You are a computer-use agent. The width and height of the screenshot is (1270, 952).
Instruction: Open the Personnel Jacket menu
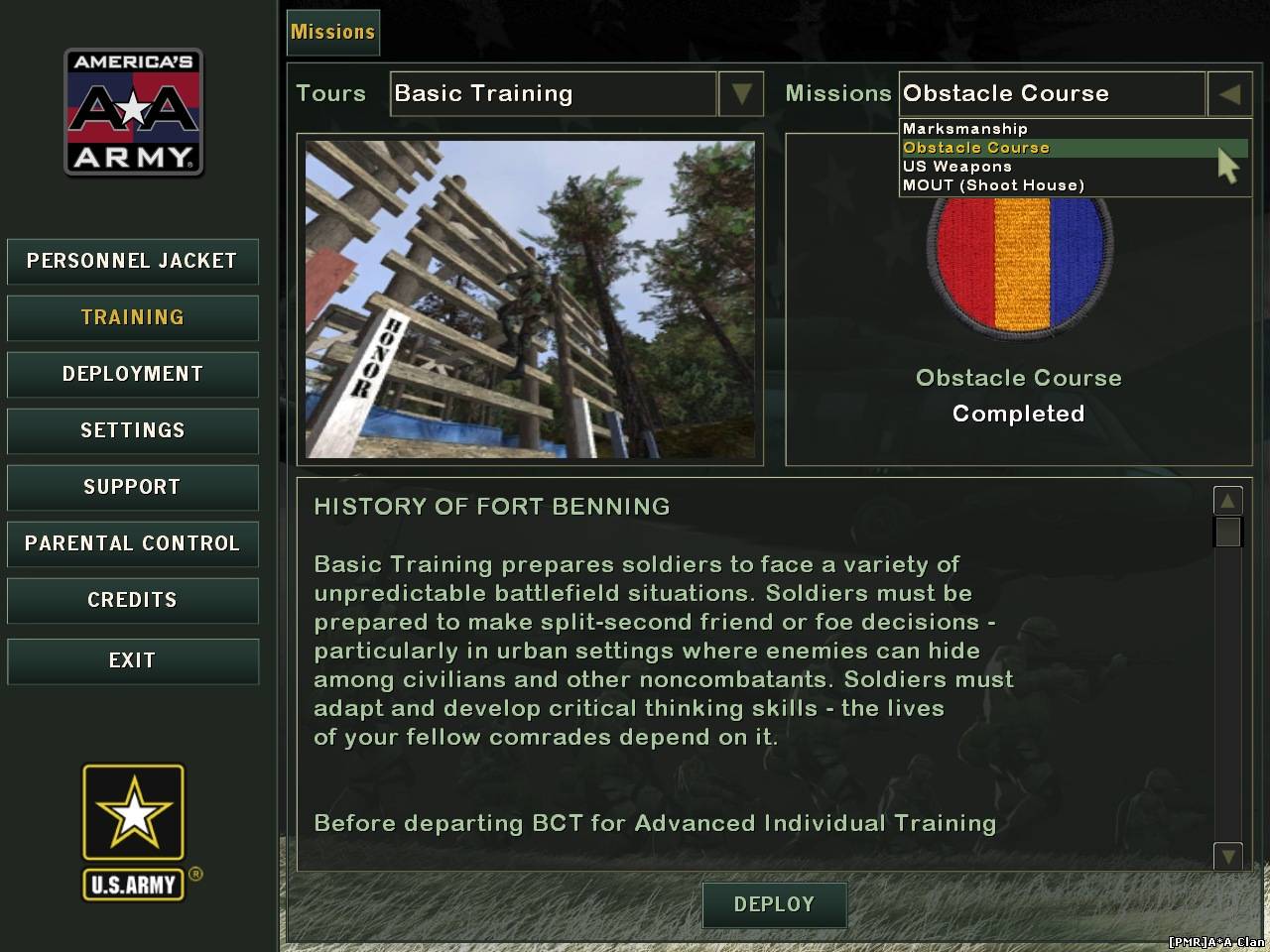pyautogui.click(x=132, y=262)
